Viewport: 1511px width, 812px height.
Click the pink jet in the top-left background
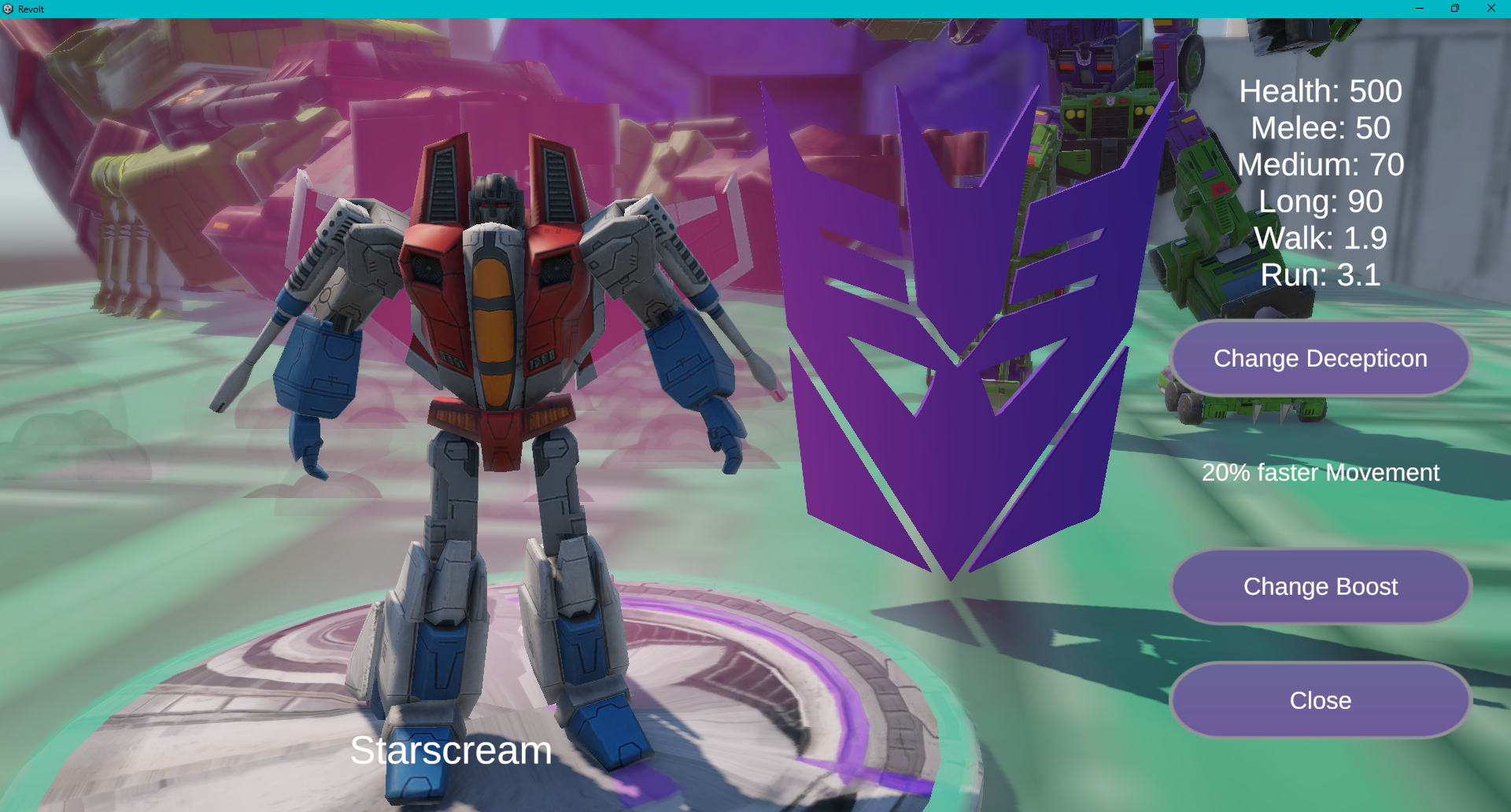197,118
